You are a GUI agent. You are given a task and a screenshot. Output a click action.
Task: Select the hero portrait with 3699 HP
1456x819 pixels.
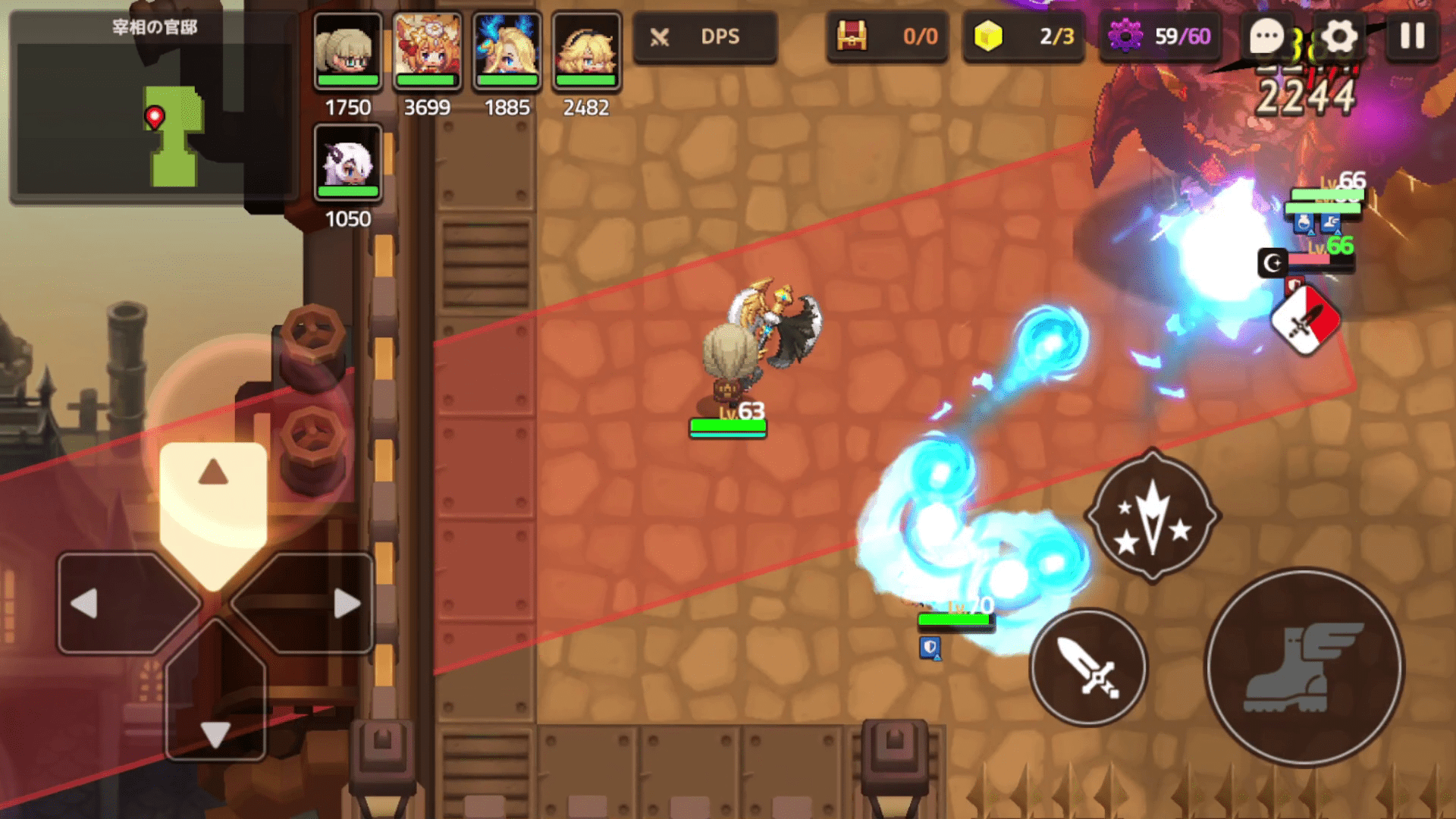[x=427, y=52]
